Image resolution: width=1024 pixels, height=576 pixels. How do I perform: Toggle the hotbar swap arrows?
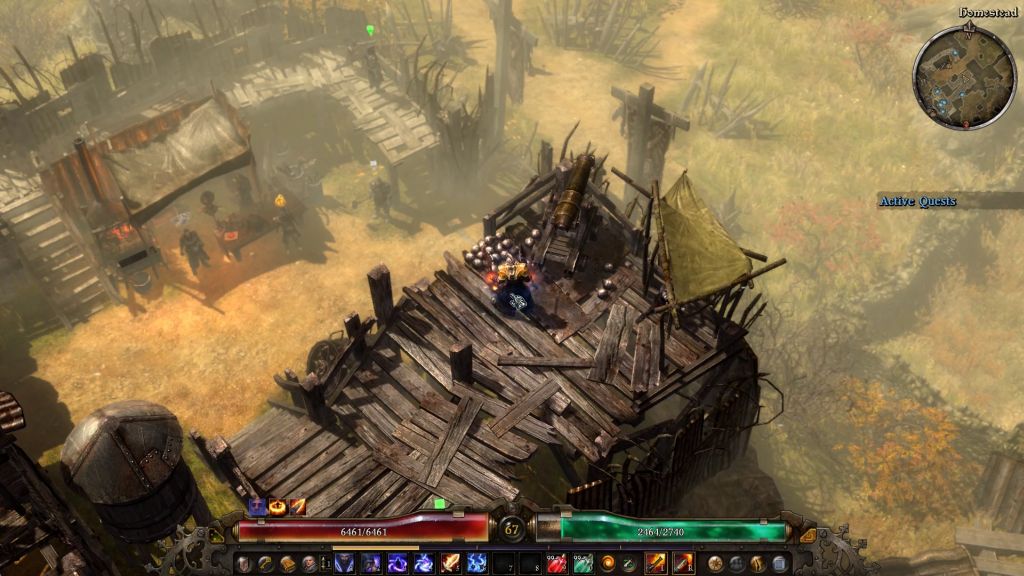click(326, 564)
